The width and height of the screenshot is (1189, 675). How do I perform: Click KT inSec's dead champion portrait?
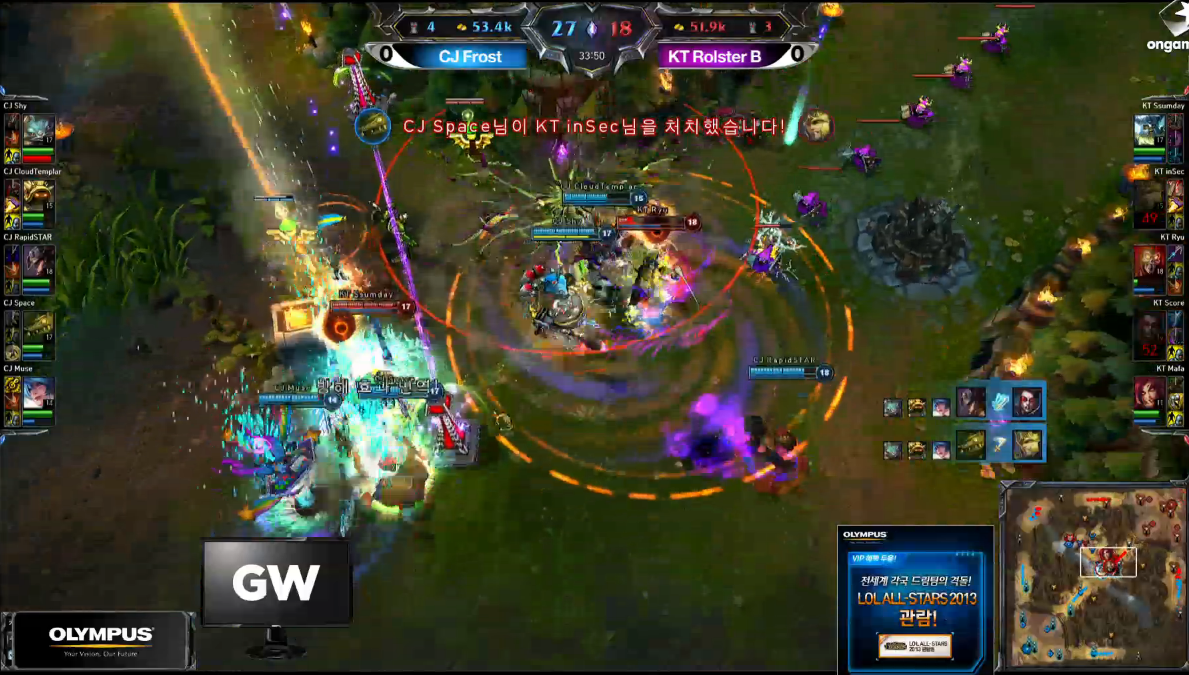point(1151,196)
